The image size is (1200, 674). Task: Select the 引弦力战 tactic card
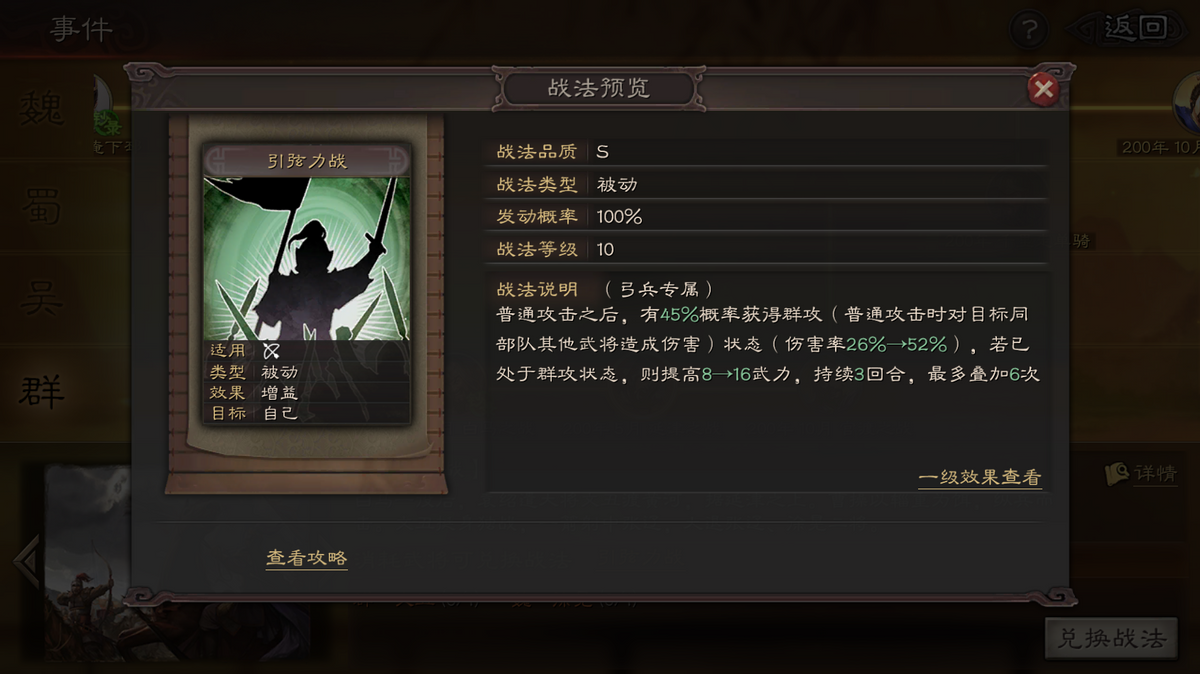coord(307,283)
